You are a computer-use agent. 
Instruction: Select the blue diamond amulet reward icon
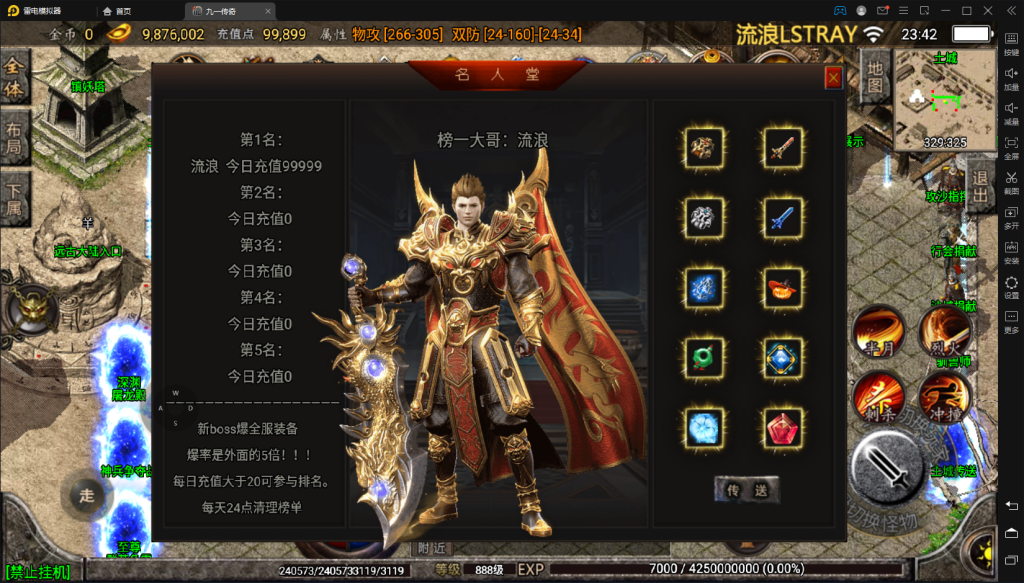pyautogui.click(x=783, y=357)
